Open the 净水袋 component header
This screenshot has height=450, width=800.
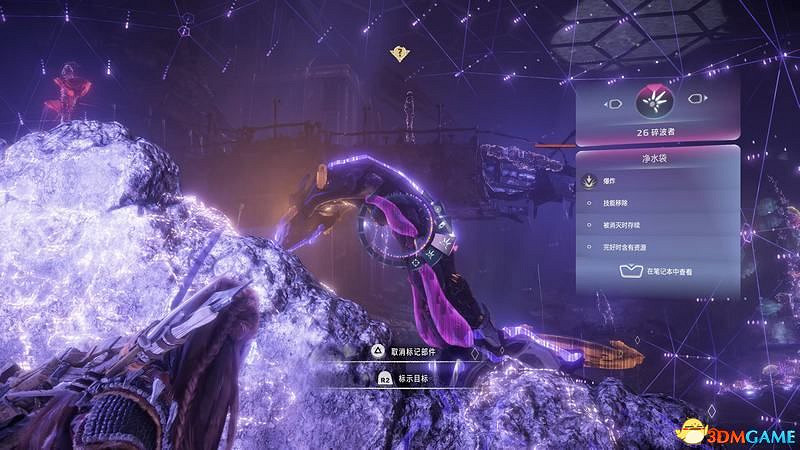(x=657, y=158)
